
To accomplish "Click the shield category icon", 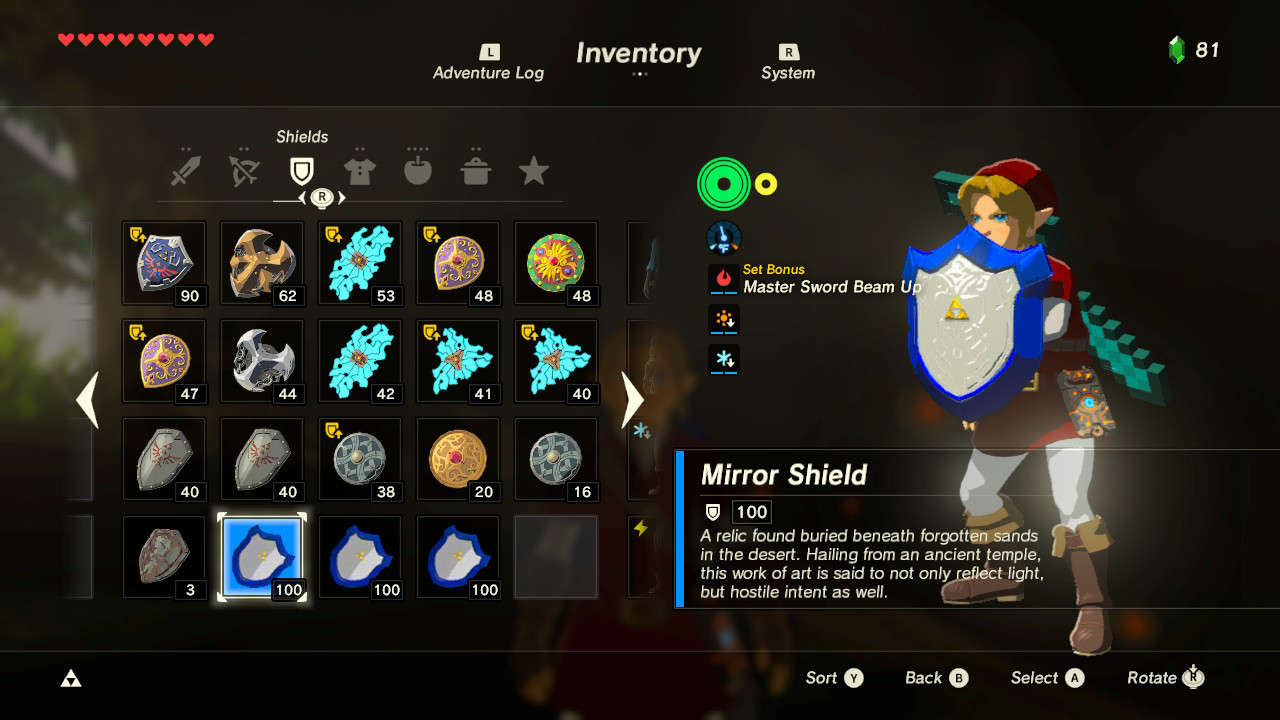I will [302, 168].
